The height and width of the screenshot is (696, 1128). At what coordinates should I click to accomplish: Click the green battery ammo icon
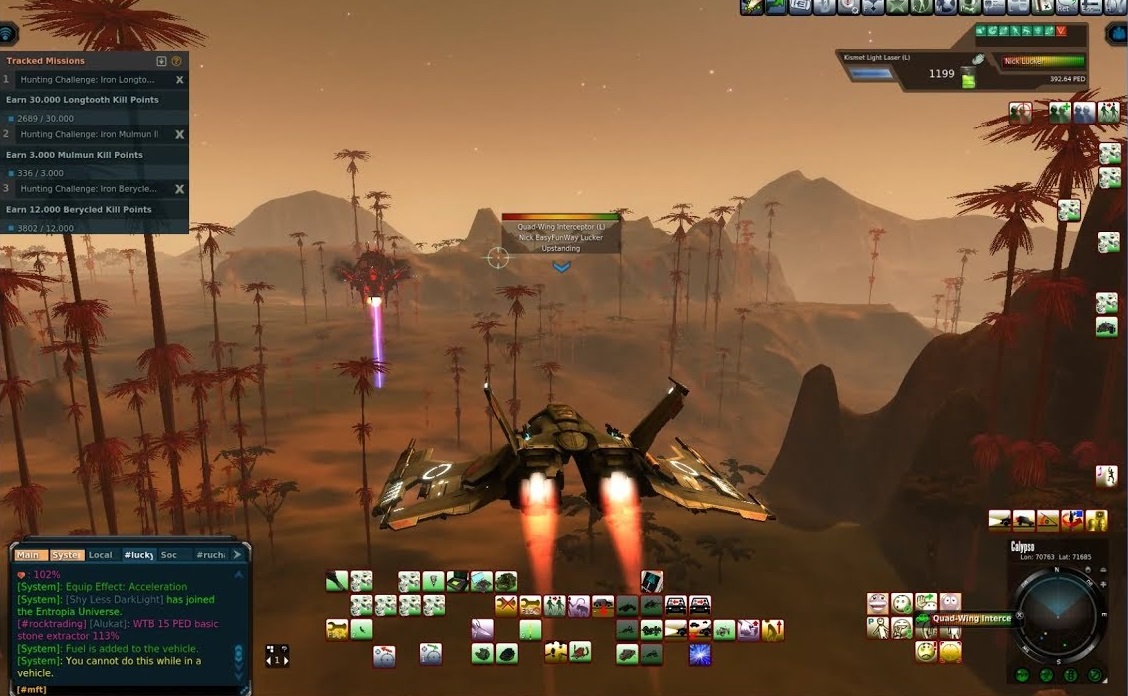tap(968, 80)
